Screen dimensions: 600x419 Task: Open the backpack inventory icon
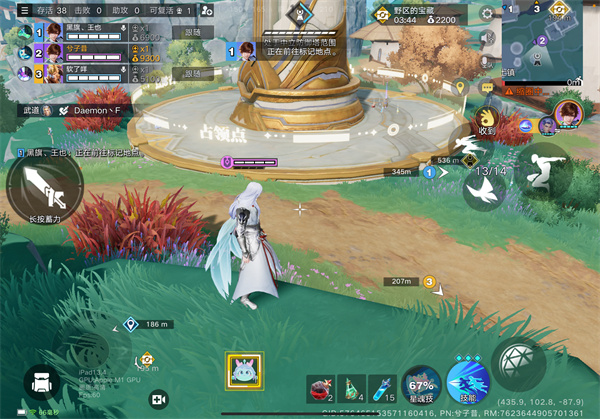[40, 383]
